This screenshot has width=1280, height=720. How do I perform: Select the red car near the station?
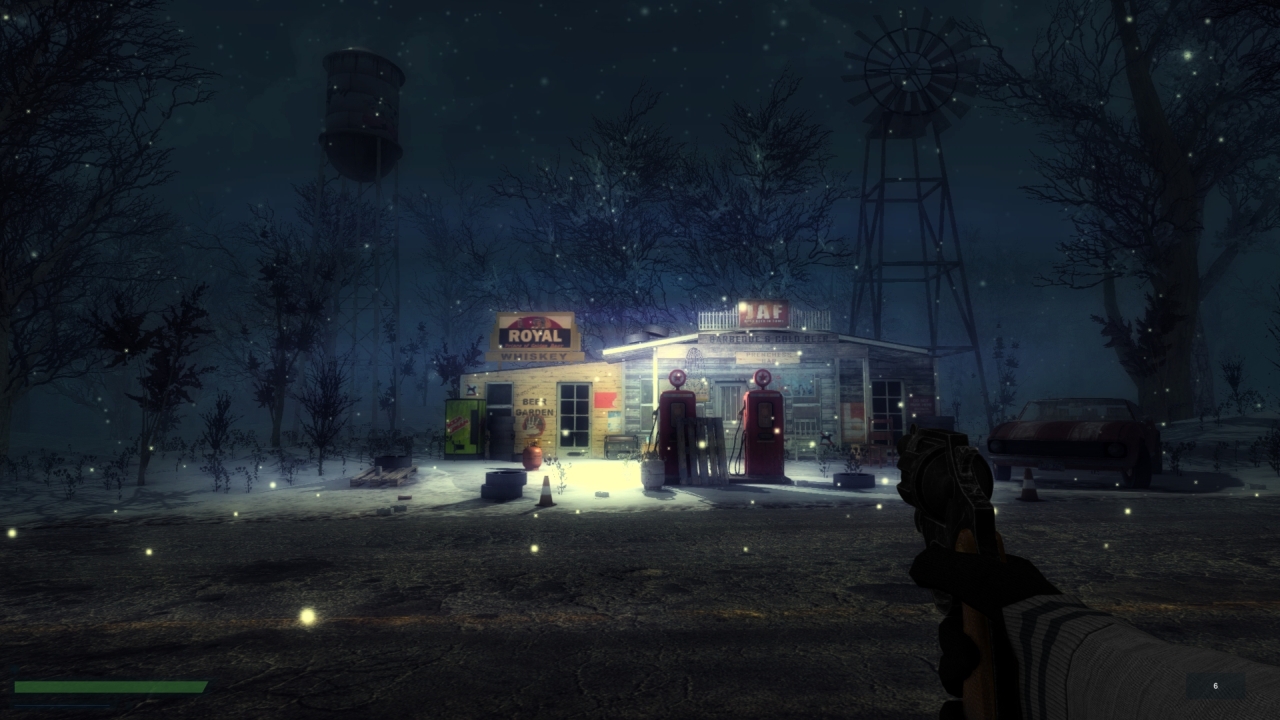pos(1065,430)
